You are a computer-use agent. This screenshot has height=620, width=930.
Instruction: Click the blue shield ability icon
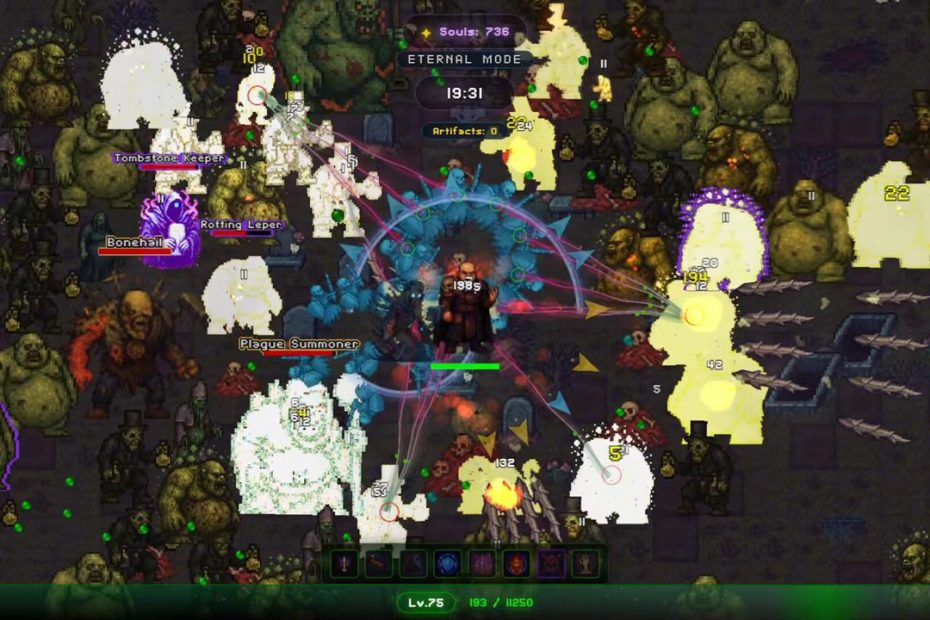(x=447, y=564)
